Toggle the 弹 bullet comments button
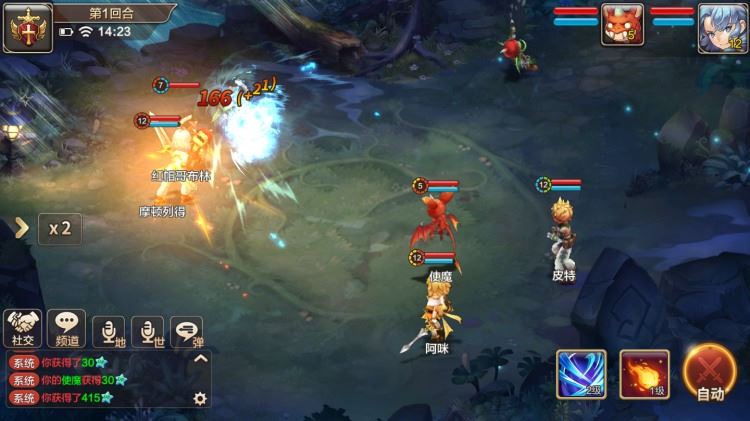 click(x=186, y=330)
